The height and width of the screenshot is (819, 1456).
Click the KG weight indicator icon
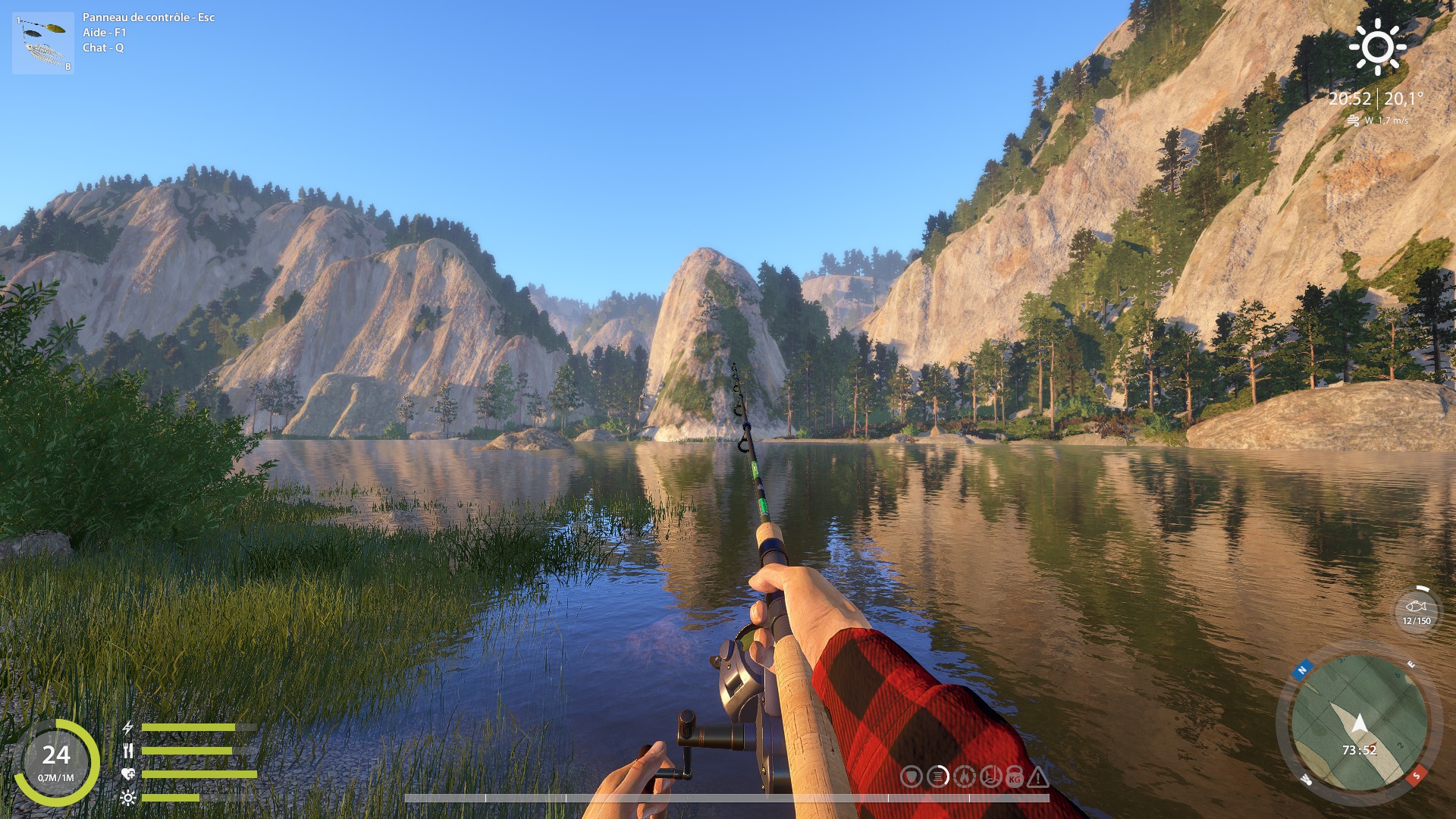1015,777
